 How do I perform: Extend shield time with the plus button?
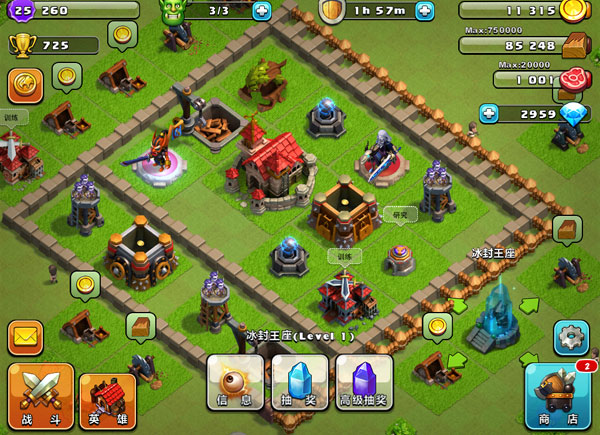pos(425,11)
